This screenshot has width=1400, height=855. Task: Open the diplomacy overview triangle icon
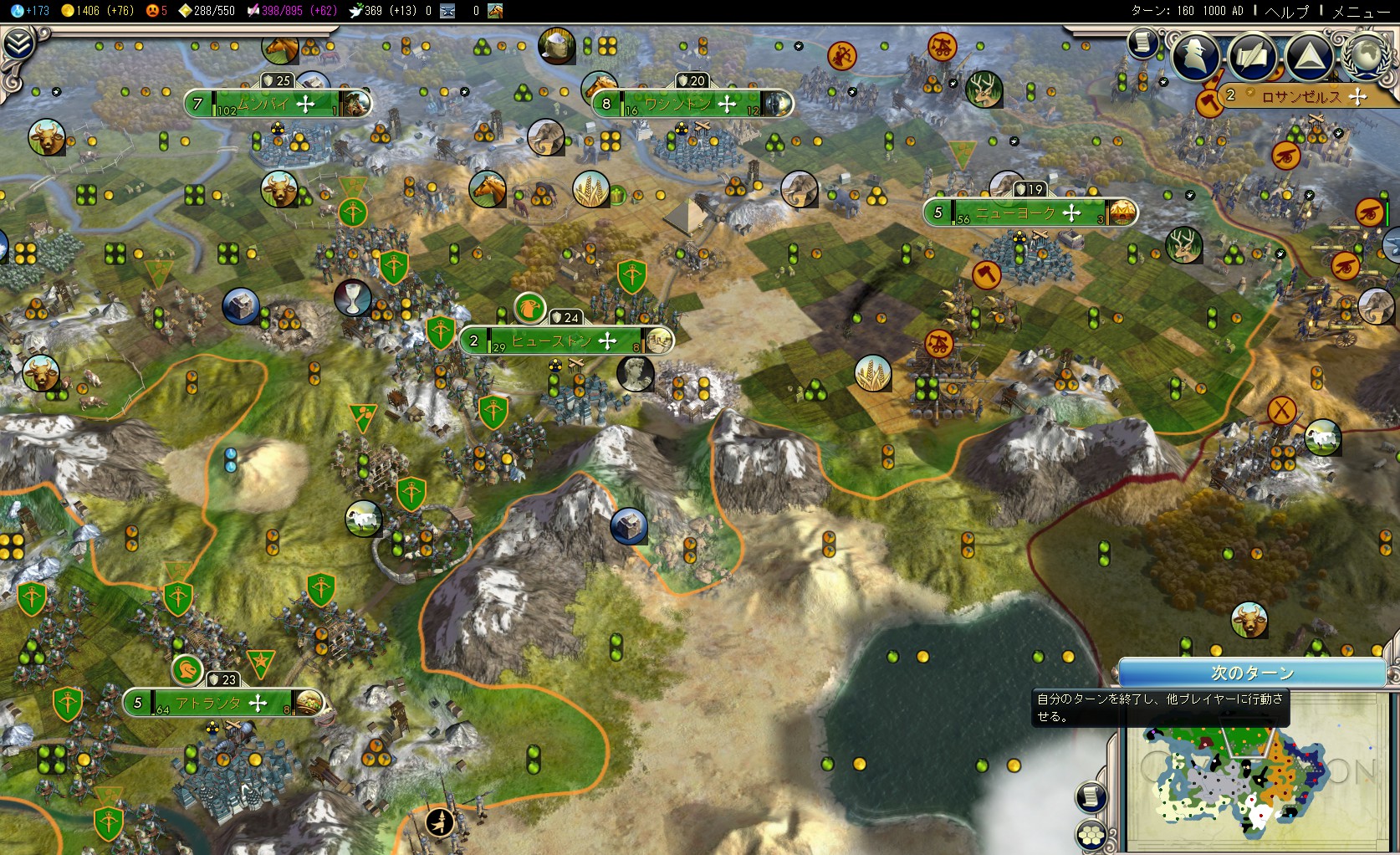(1309, 55)
